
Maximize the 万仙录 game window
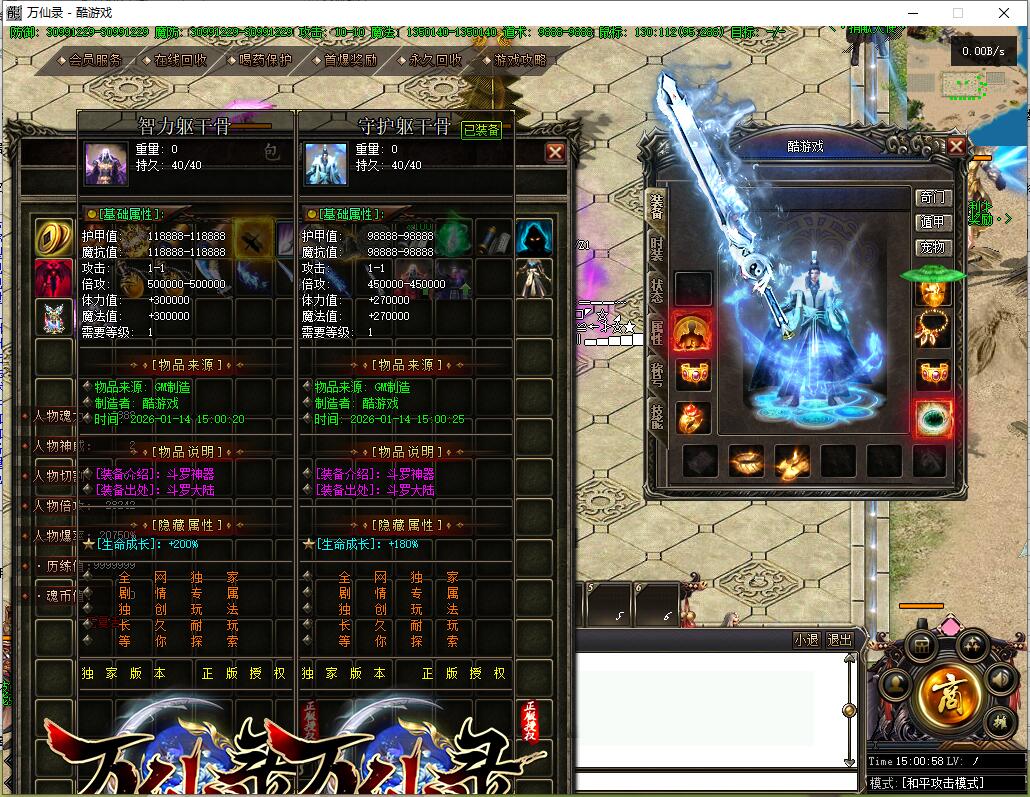click(x=957, y=13)
